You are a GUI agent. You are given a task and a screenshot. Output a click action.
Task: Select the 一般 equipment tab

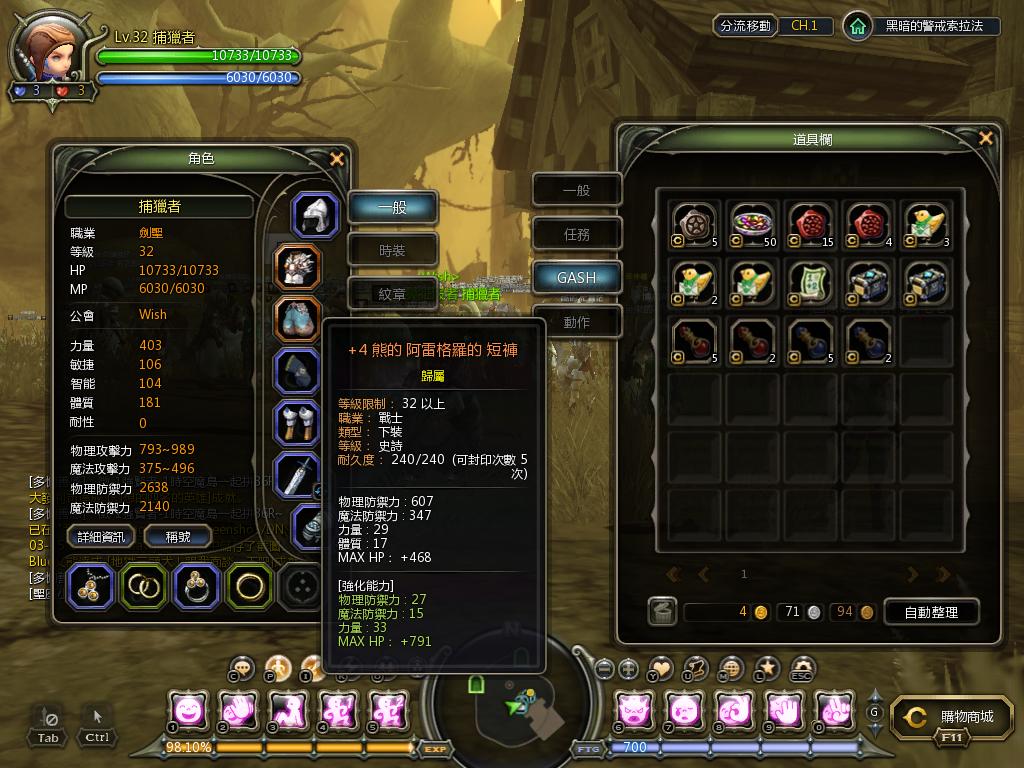tap(393, 207)
